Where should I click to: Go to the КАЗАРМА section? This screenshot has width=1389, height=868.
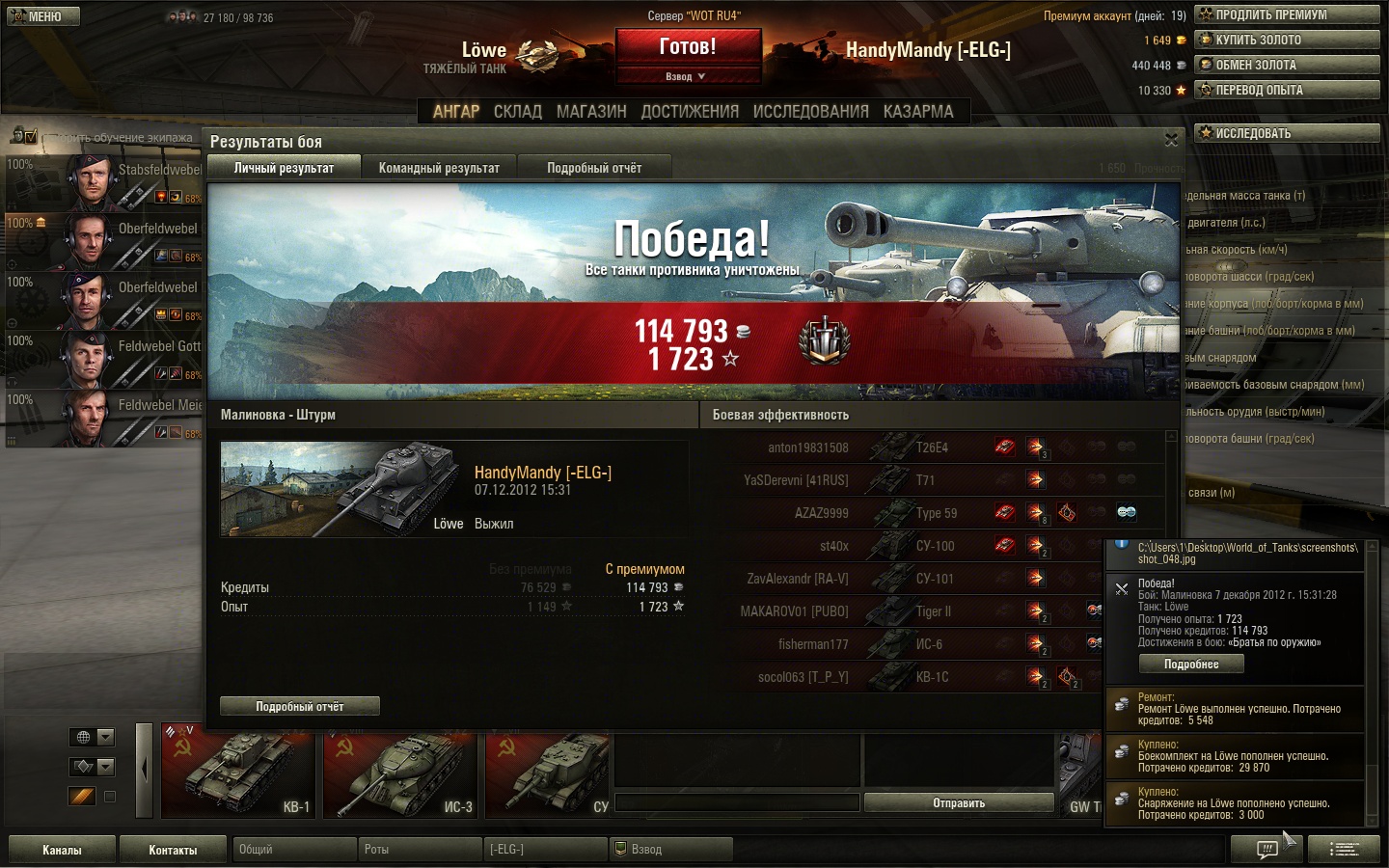click(x=918, y=112)
